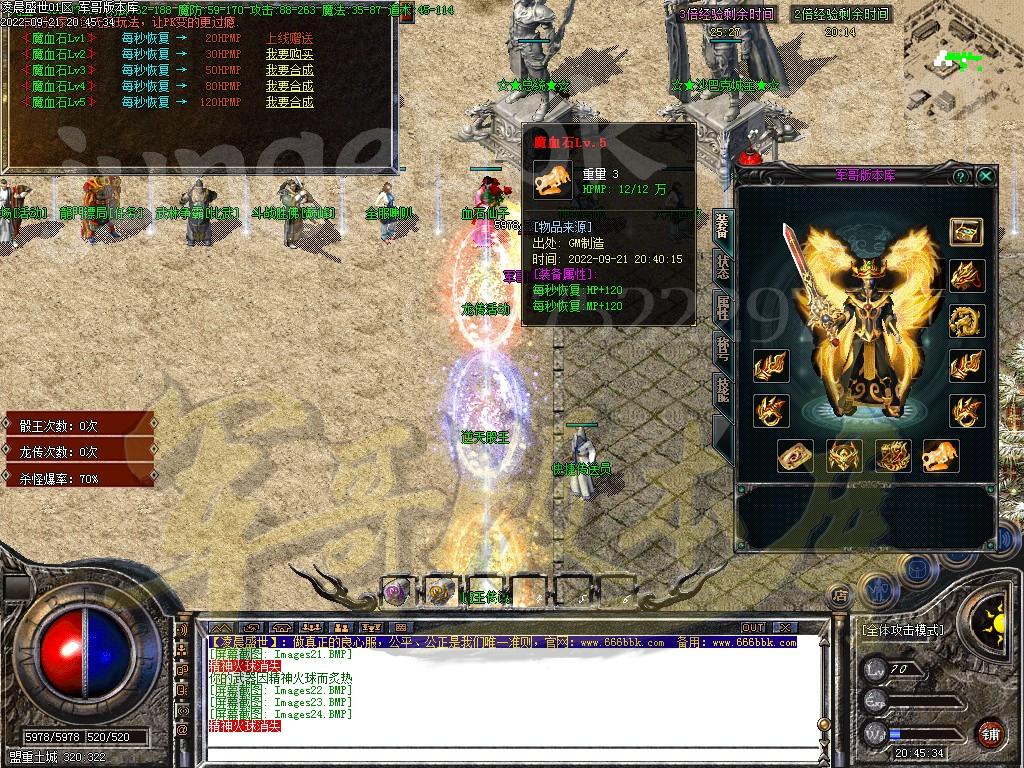Image resolution: width=1024 pixels, height=768 pixels.
Task: Select the golden horse 魔血石 equipment slot
Action: pyautogui.click(x=941, y=455)
